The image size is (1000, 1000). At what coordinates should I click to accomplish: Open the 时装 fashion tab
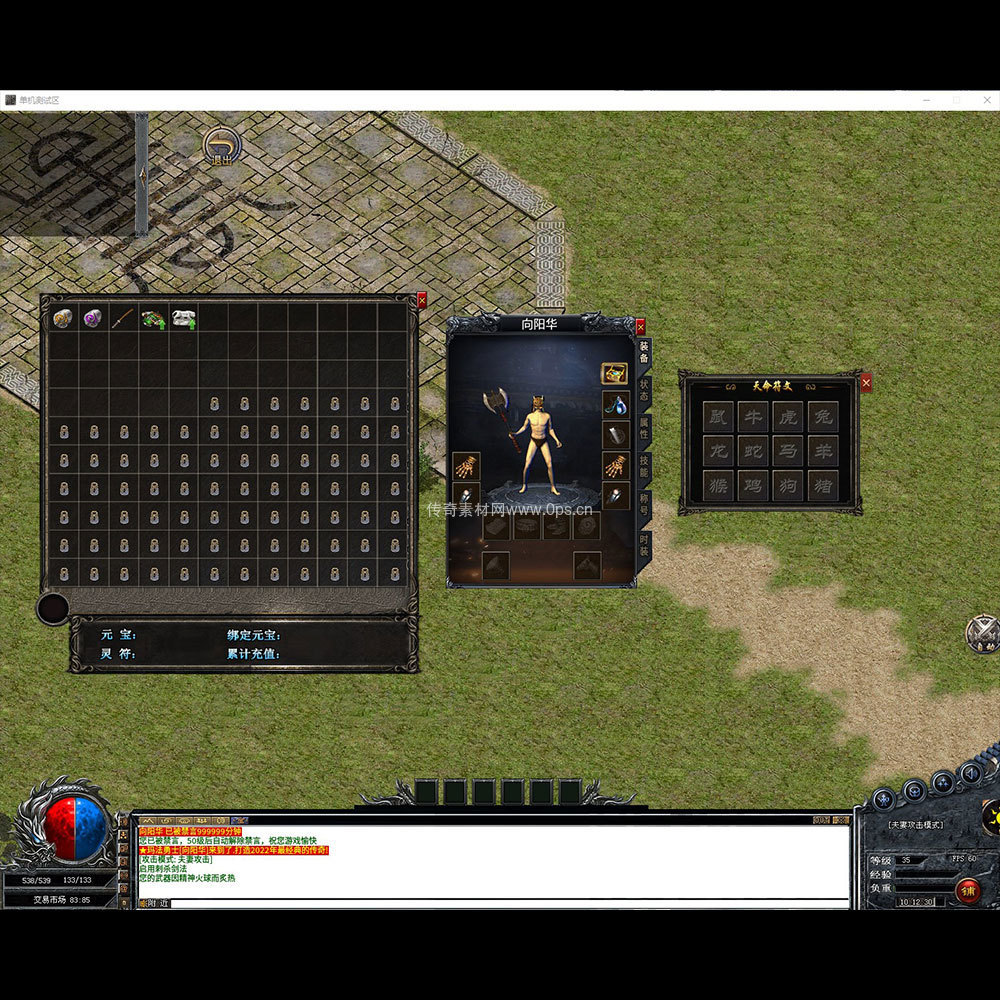(x=645, y=545)
